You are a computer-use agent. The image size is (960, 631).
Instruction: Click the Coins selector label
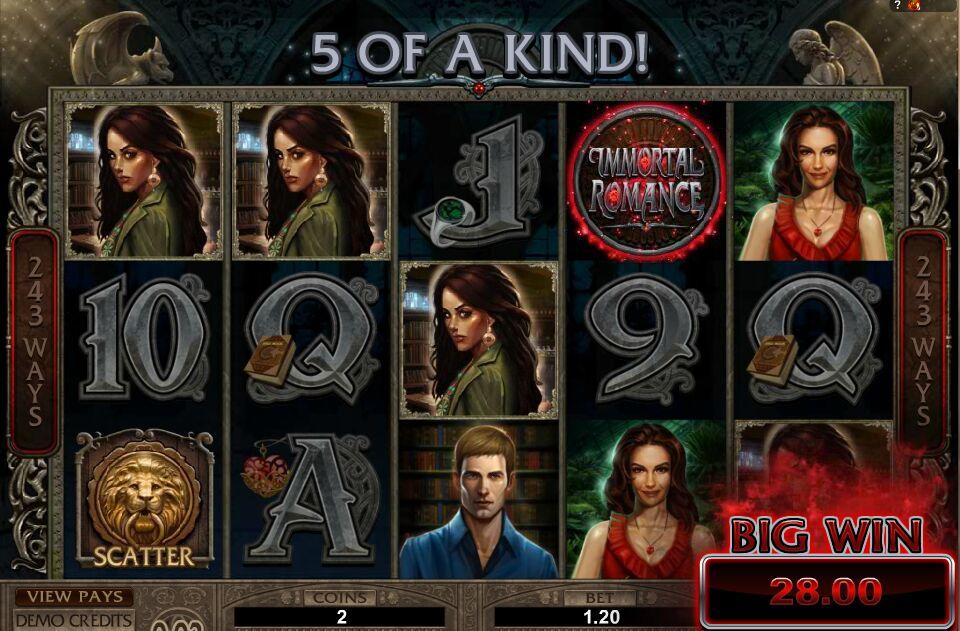341,597
